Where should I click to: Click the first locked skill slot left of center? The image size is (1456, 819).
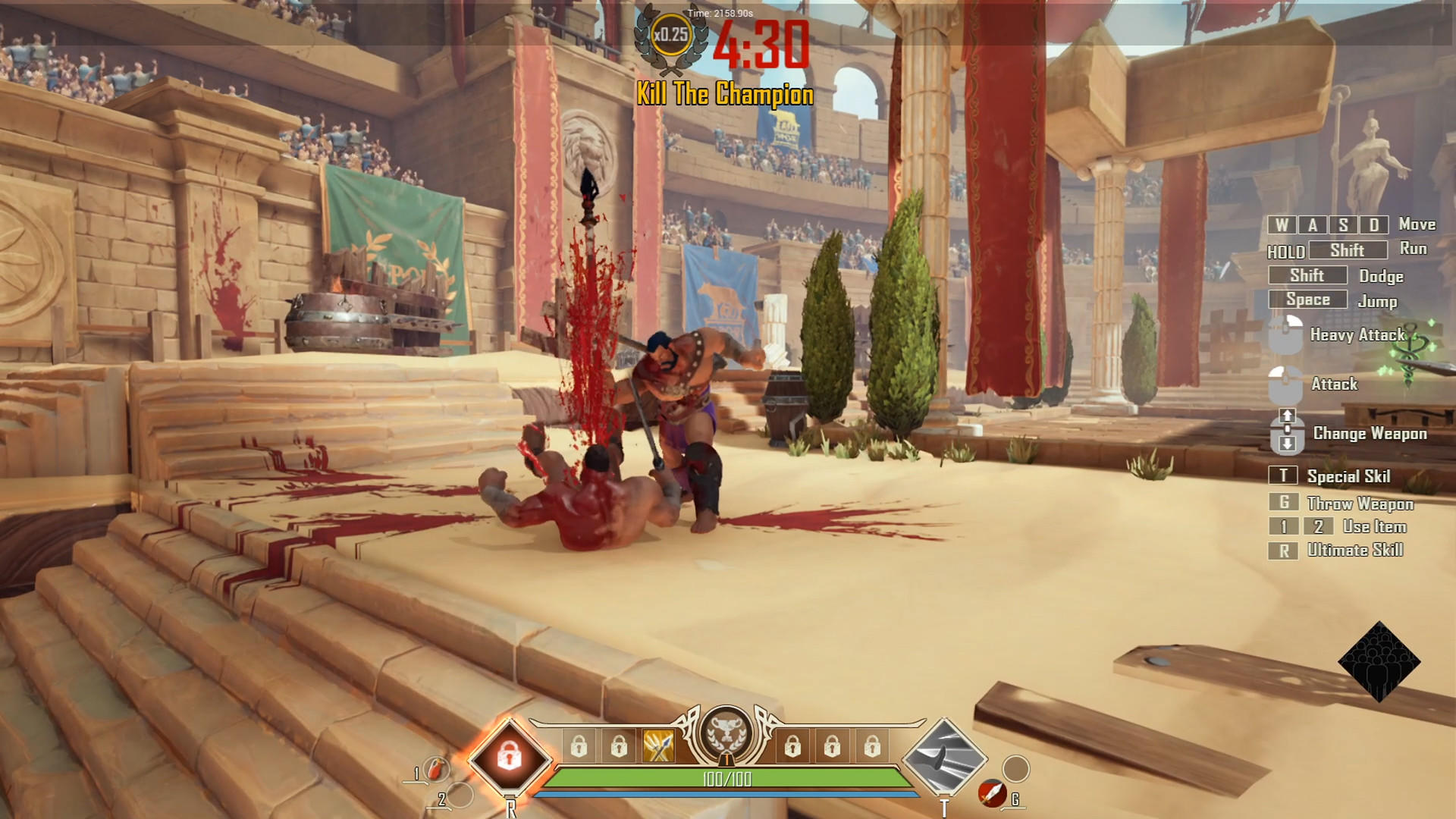(579, 747)
